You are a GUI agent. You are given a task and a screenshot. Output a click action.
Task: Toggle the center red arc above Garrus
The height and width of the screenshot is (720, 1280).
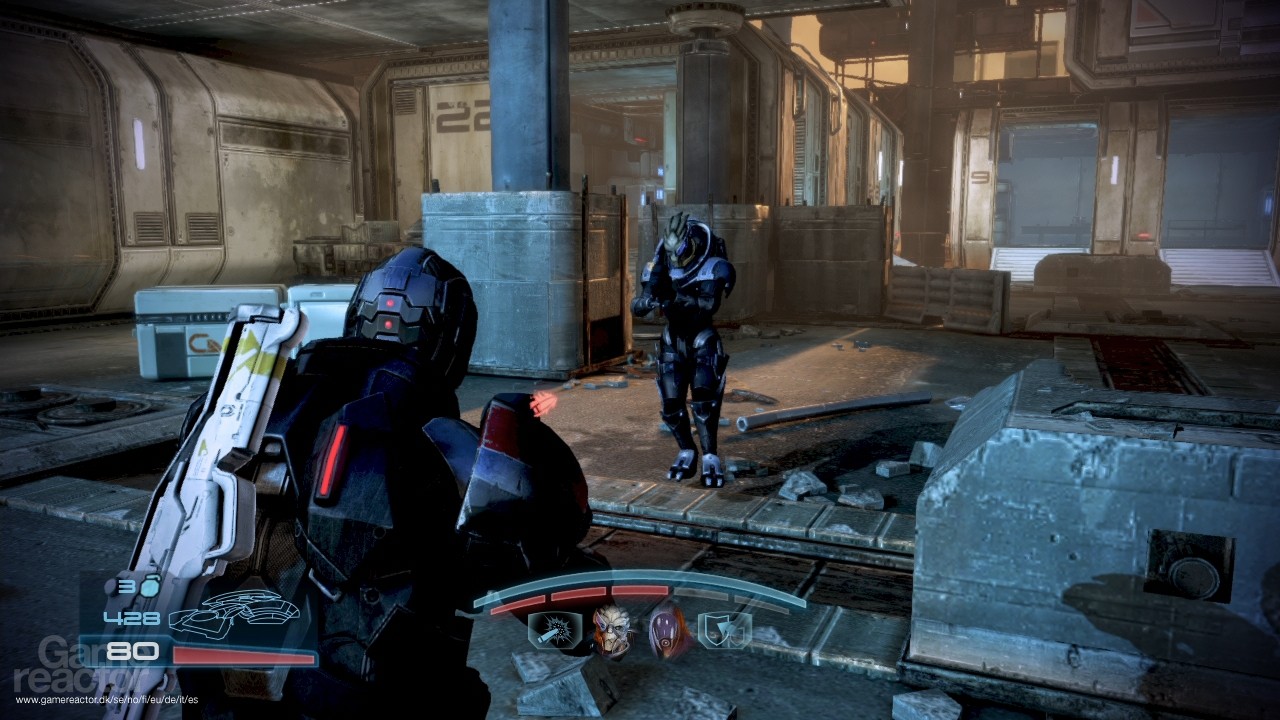click(x=637, y=590)
